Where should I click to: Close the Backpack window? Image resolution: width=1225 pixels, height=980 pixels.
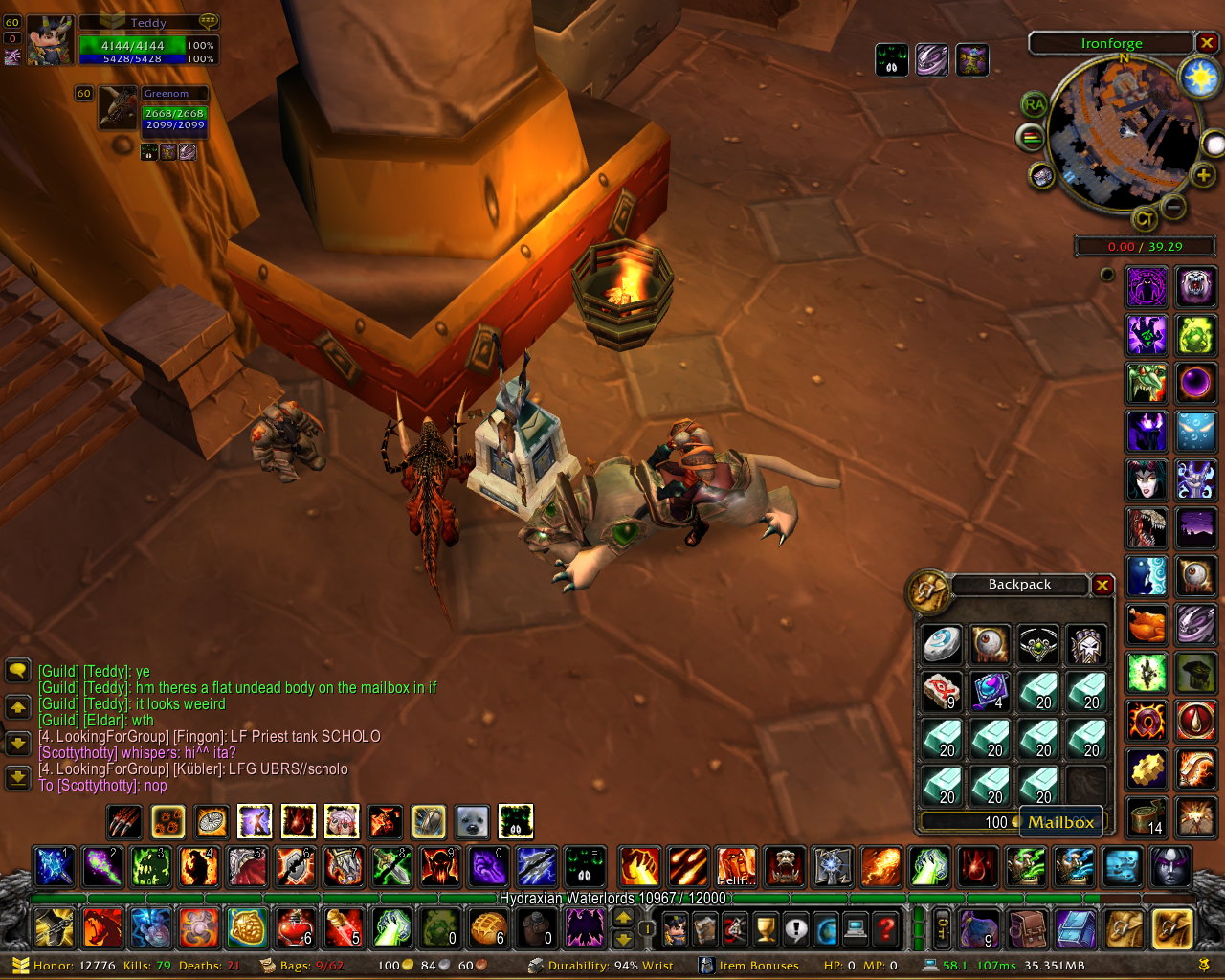(x=1102, y=585)
